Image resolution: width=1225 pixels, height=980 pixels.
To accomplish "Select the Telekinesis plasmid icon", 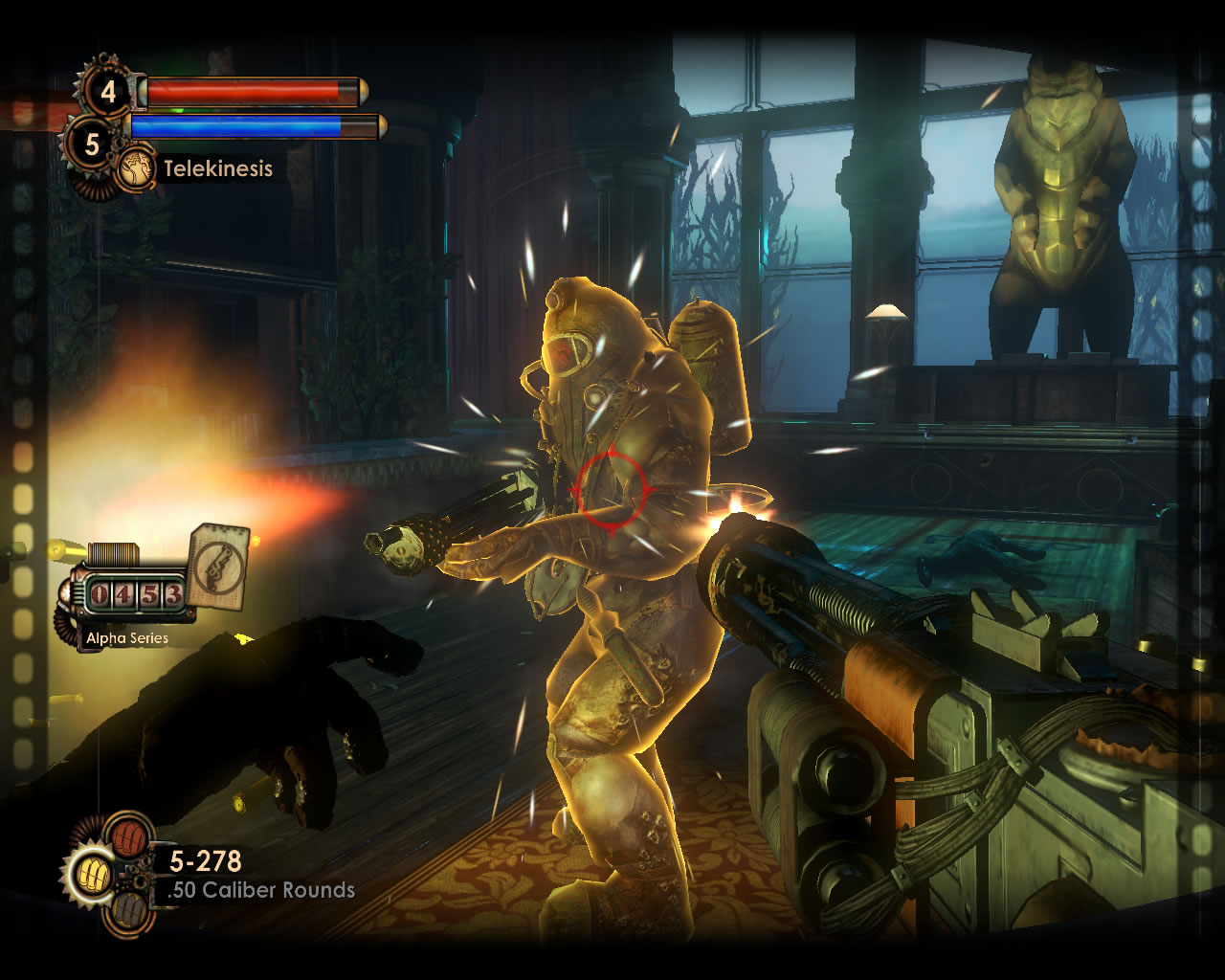I will pyautogui.click(x=138, y=169).
